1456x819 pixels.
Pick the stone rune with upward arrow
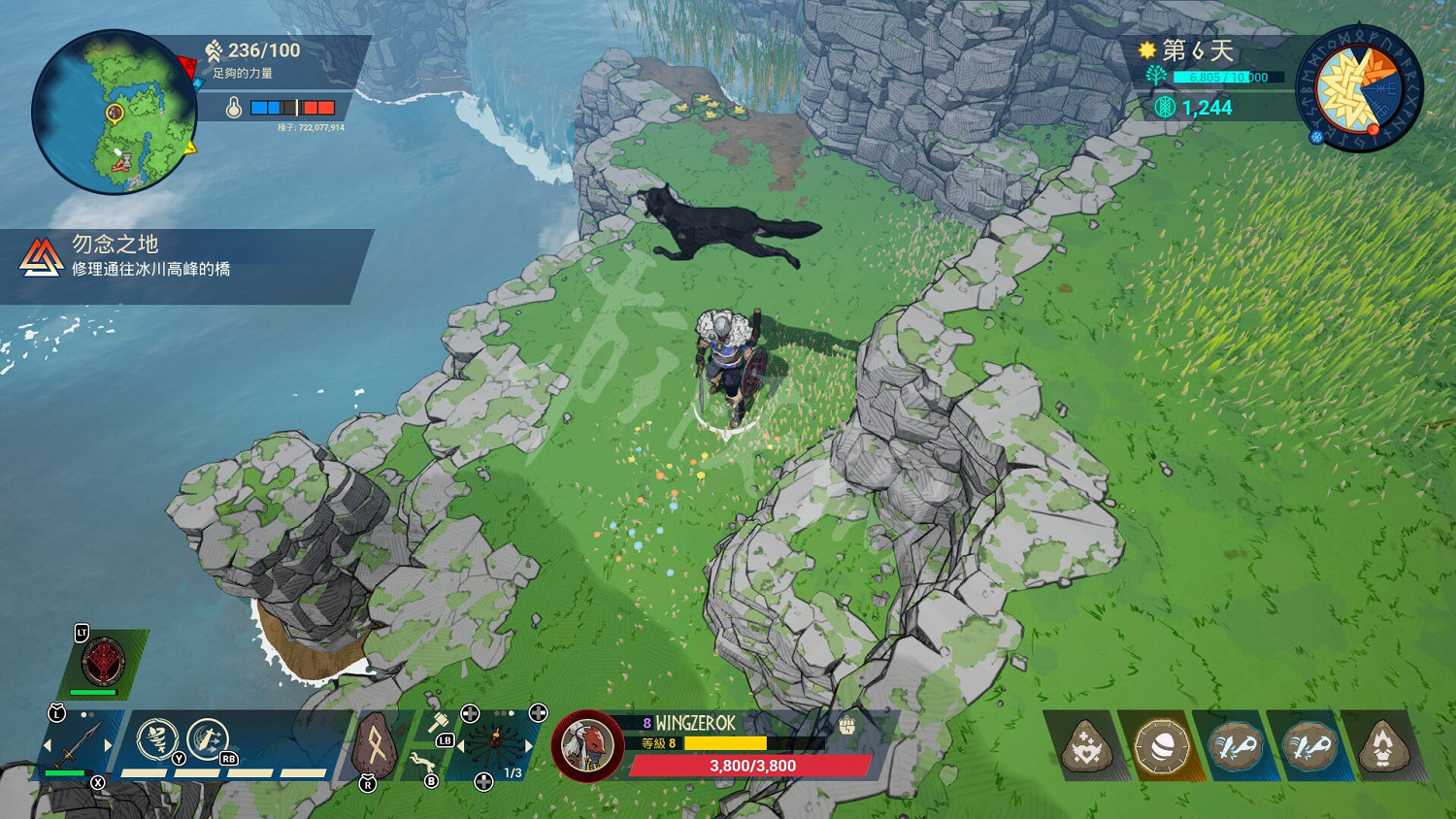[1384, 747]
